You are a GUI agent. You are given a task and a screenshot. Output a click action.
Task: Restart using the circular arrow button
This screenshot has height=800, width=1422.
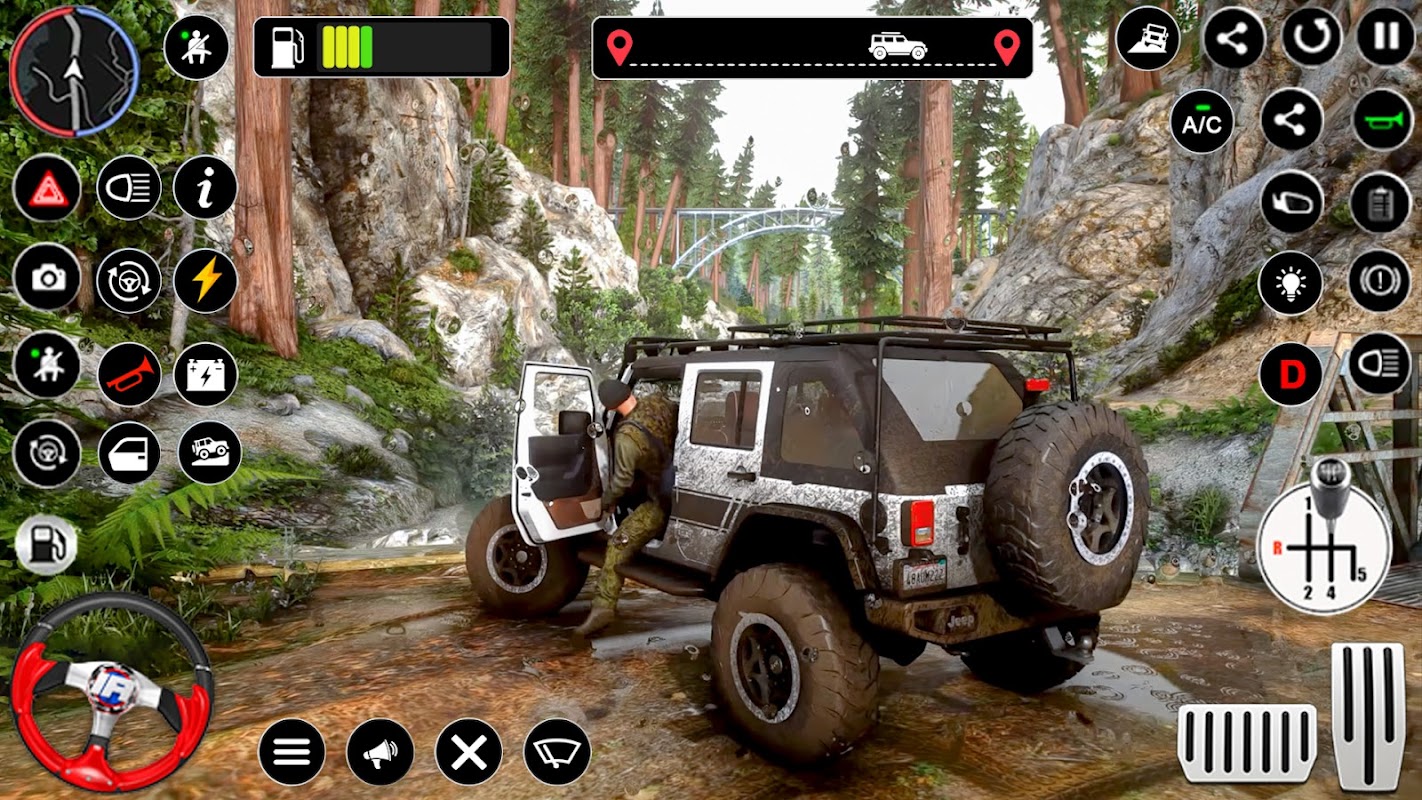tap(1312, 38)
